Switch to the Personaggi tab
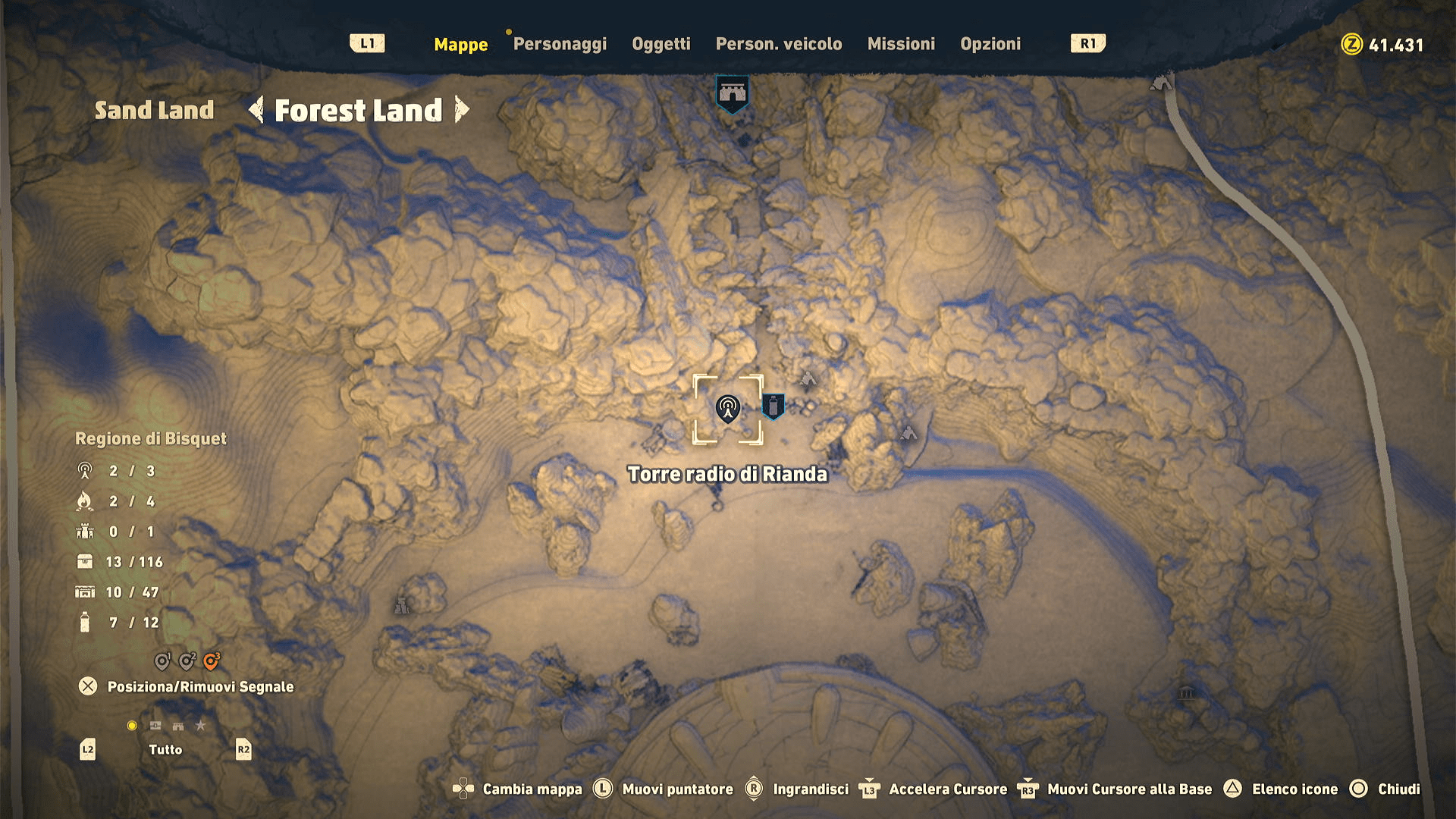 click(560, 44)
